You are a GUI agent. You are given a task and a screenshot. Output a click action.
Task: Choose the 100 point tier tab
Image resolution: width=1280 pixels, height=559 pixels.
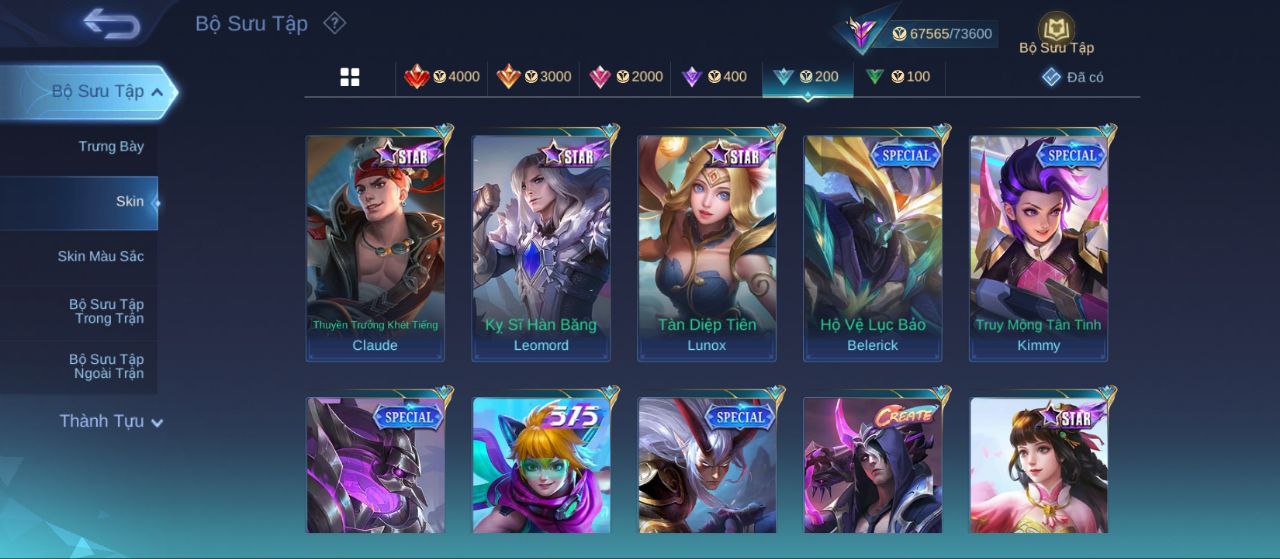898,77
